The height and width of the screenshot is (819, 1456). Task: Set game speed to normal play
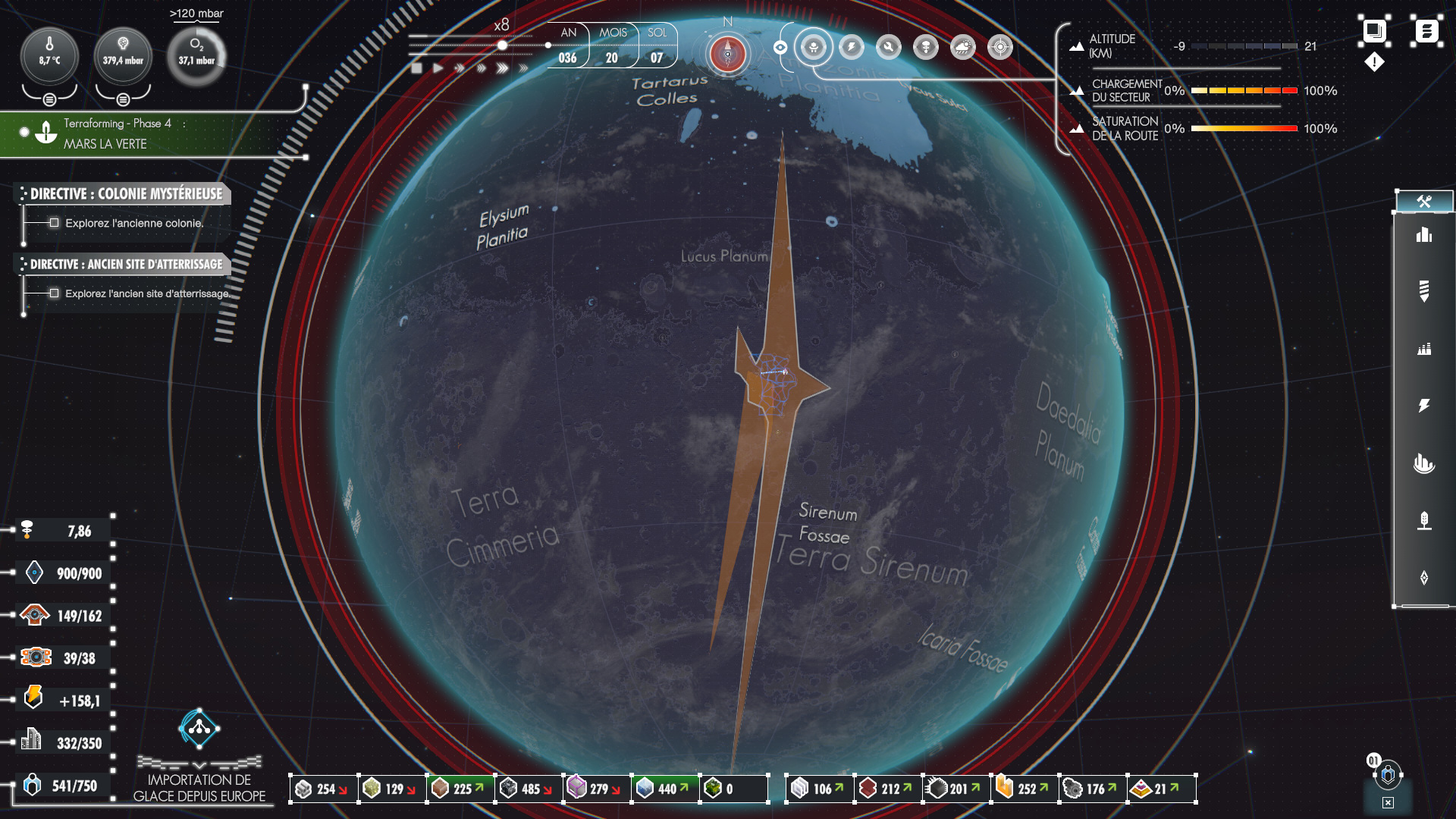[x=438, y=68]
